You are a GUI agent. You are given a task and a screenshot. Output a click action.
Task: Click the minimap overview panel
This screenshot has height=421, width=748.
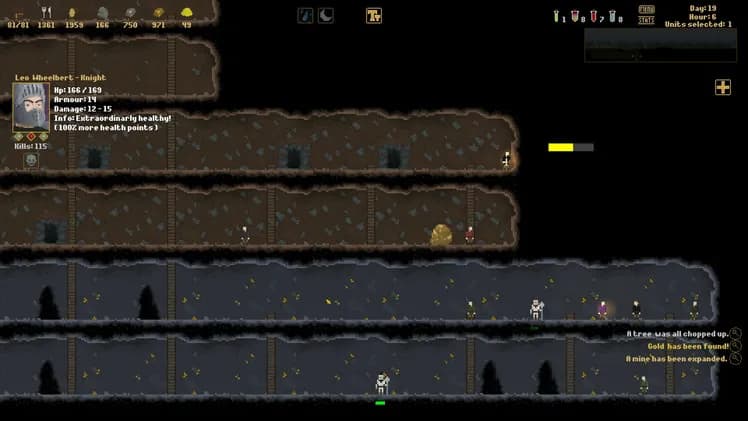[x=658, y=44]
